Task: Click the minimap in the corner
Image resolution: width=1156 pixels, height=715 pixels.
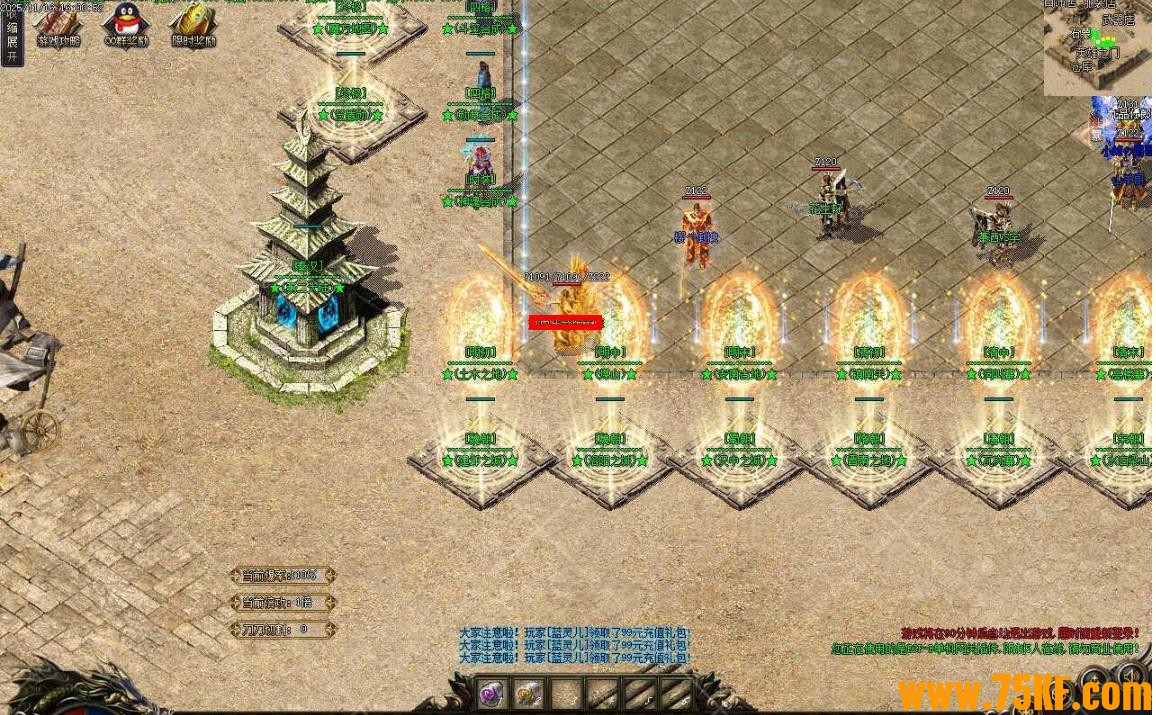Action: (x=1097, y=46)
